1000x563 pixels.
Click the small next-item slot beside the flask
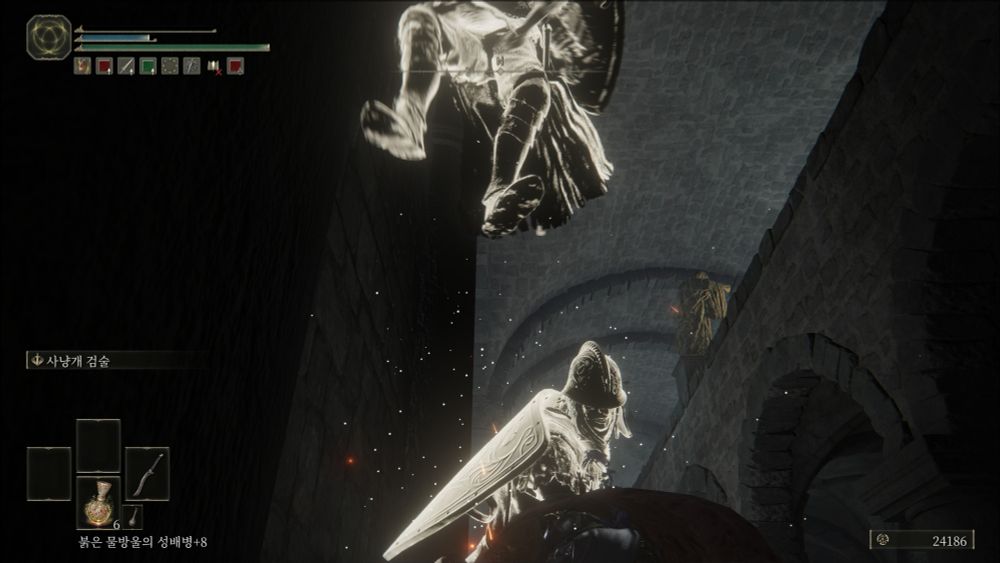pos(134,516)
